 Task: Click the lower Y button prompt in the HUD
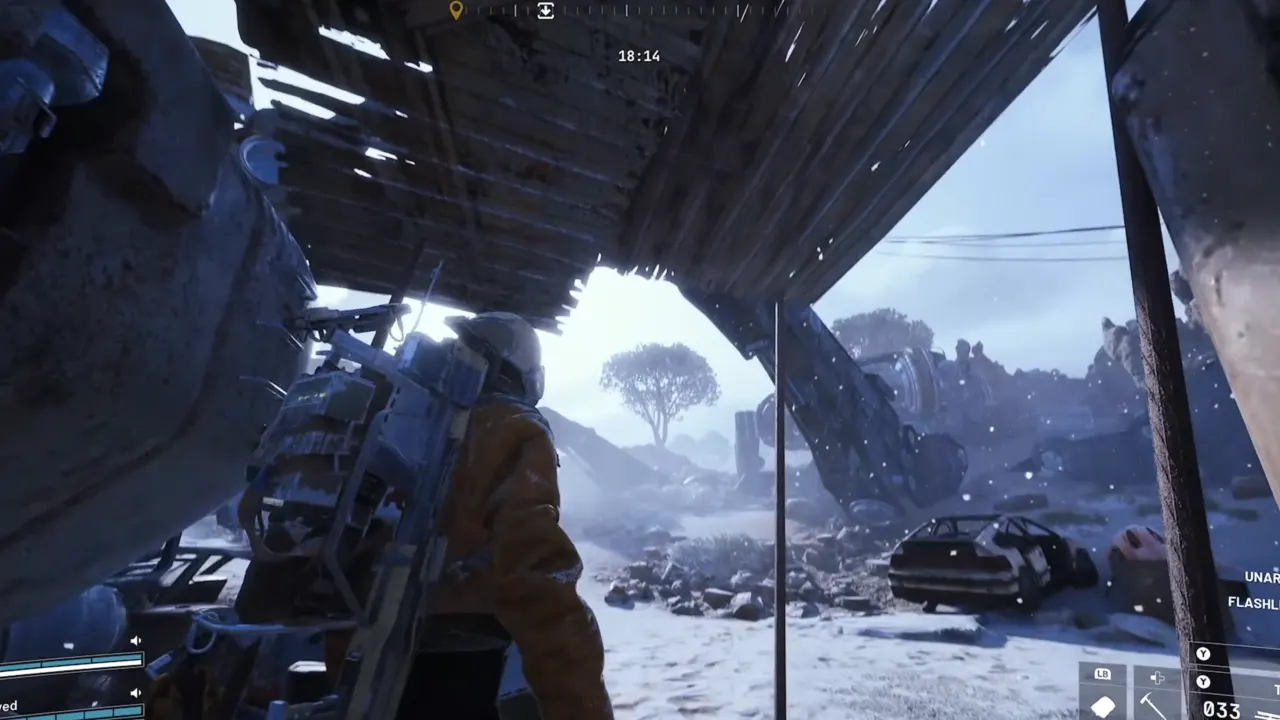[x=1203, y=681]
